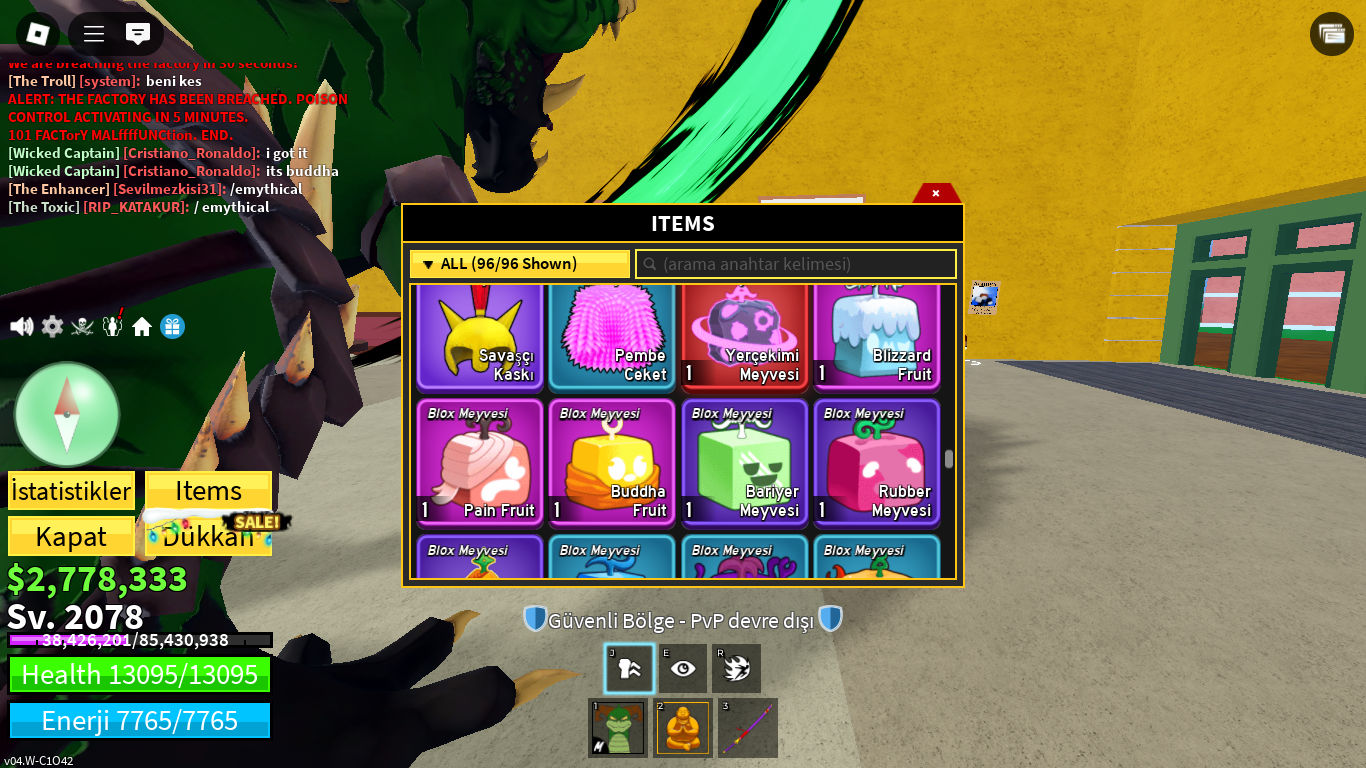The height and width of the screenshot is (768, 1366).
Task: Select the purple spear in slot 3
Action: tap(747, 728)
